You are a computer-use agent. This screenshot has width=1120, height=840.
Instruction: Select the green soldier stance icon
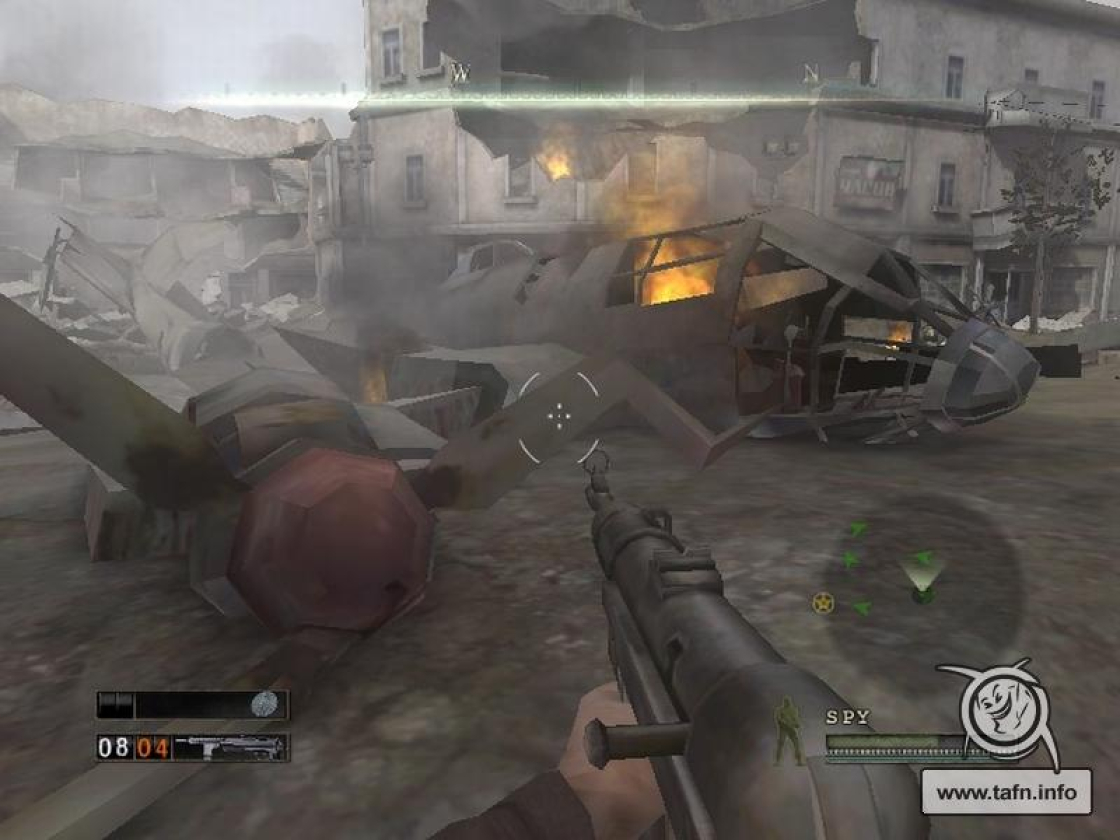tap(789, 732)
